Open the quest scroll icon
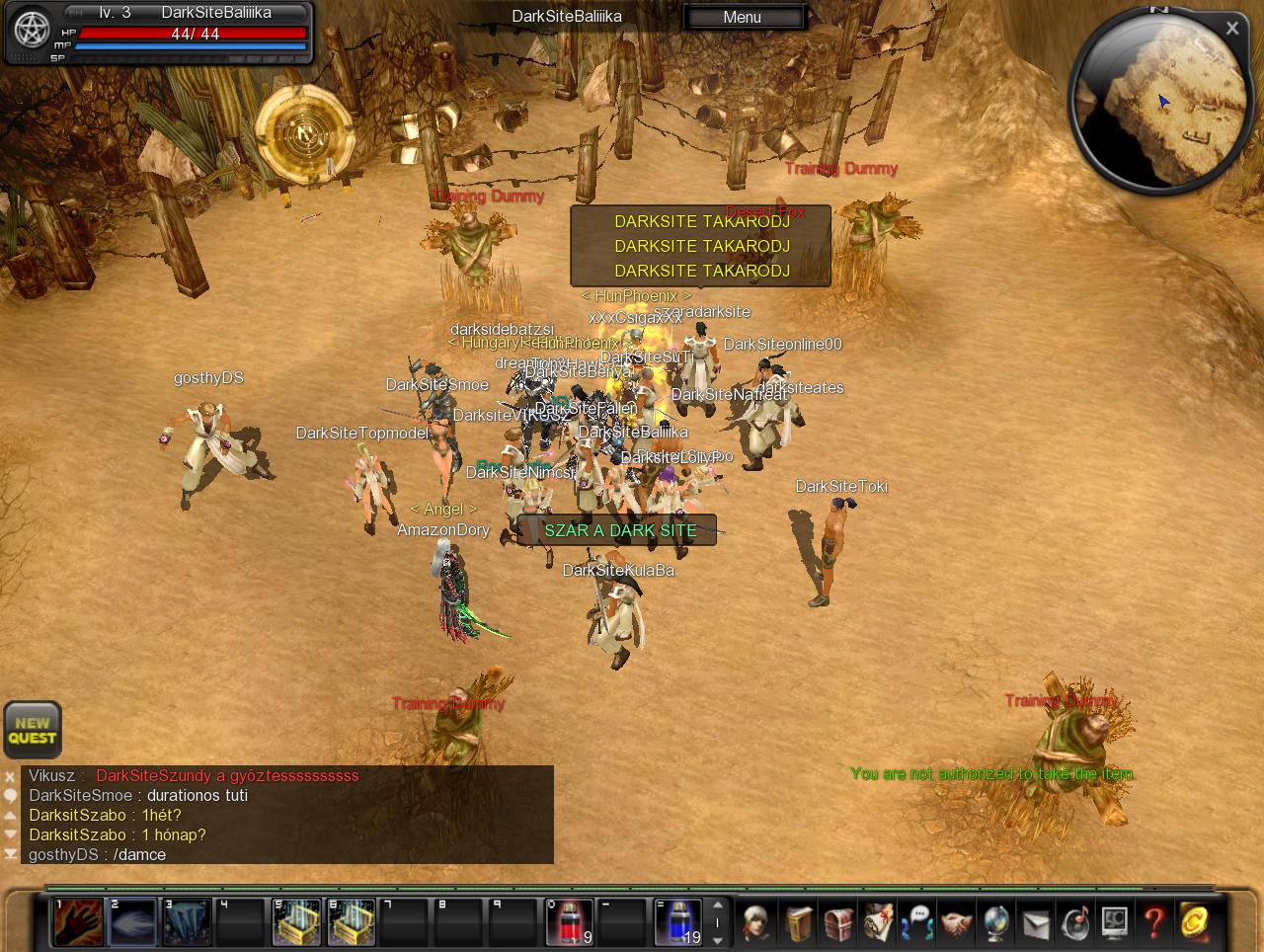The image size is (1264, 952). [x=877, y=922]
